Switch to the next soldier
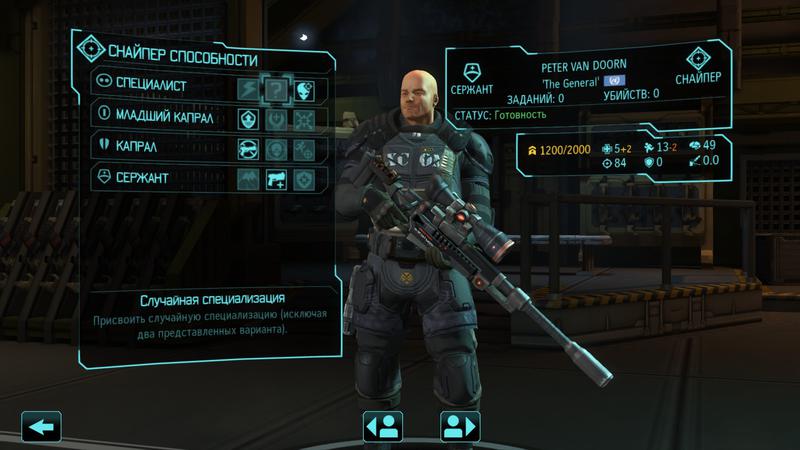Image resolution: width=800 pixels, height=450 pixels. click(460, 425)
